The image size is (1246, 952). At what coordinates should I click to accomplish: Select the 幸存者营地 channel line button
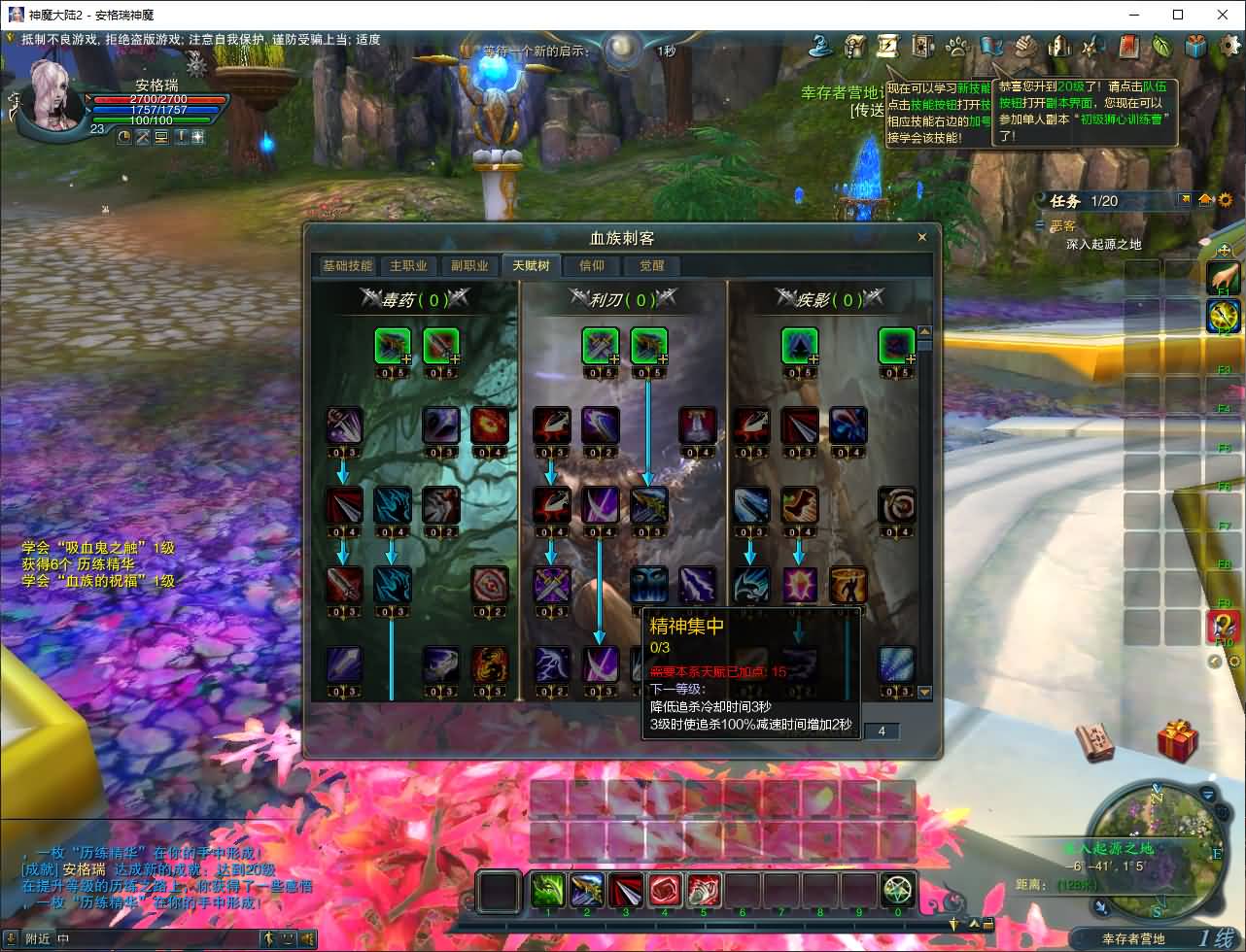(1134, 939)
